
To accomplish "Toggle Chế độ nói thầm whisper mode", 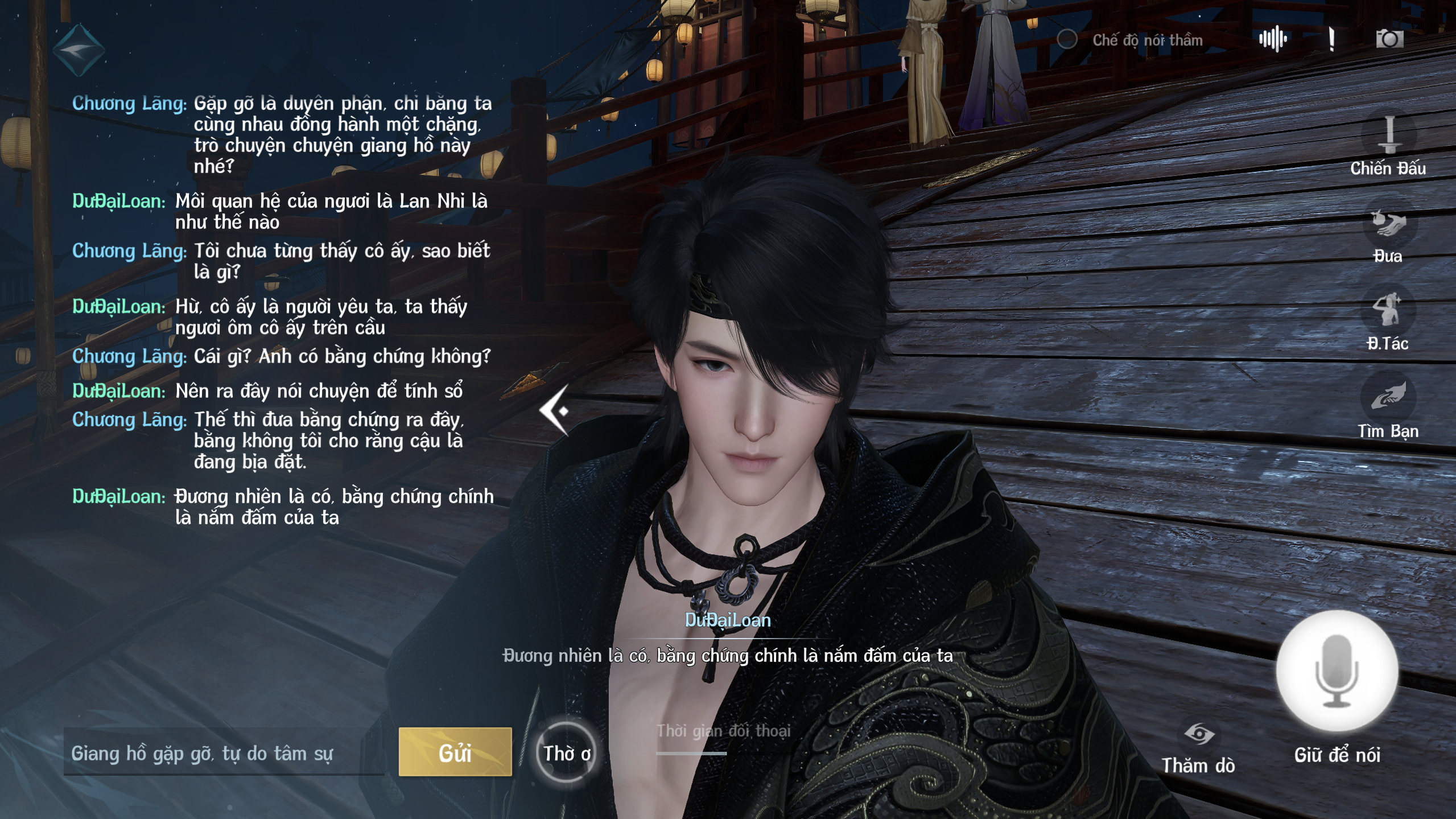I will [x=1067, y=39].
